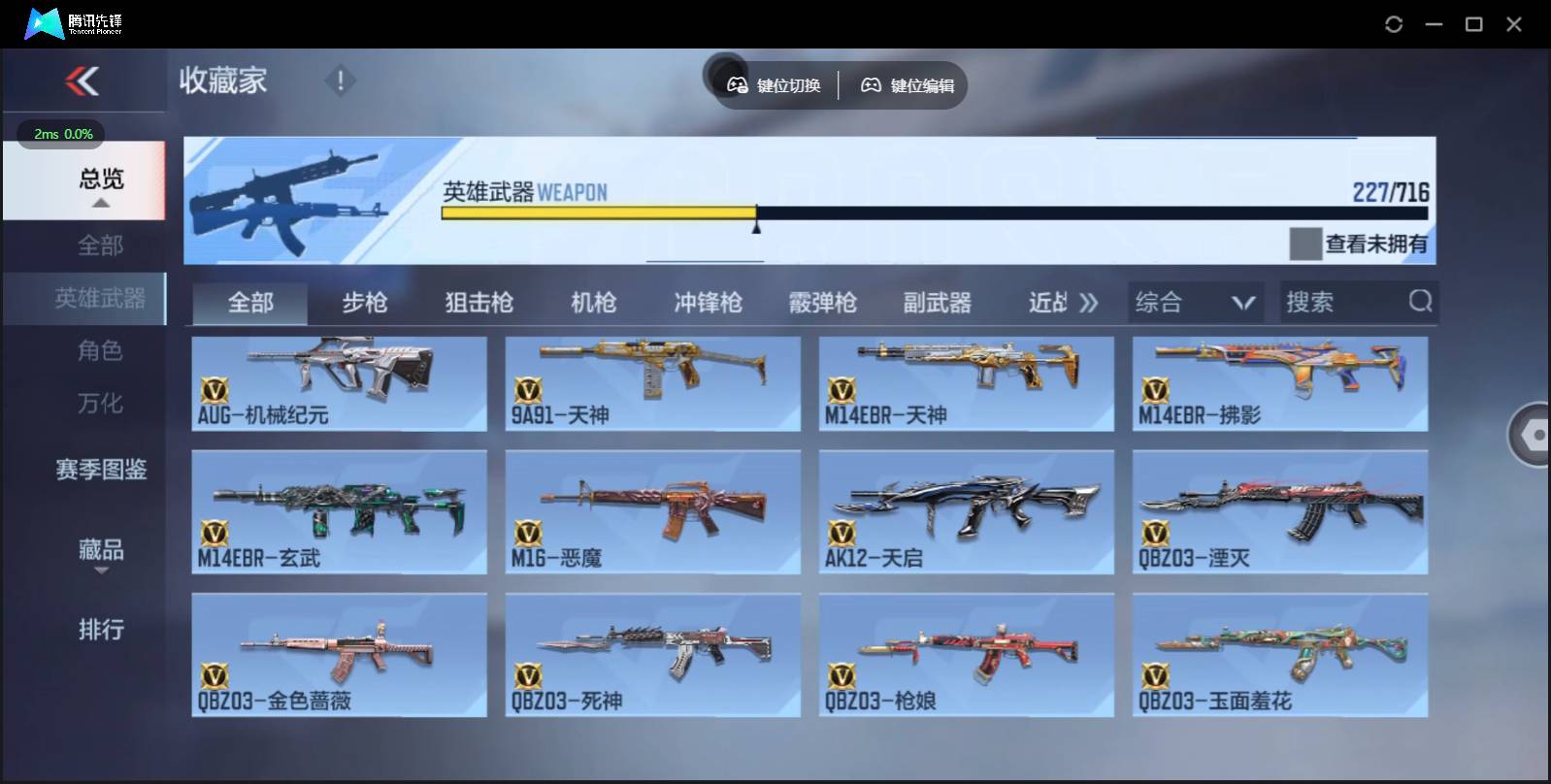Select the AK12-天启 weapon card
1551x784 pixels.
point(967,512)
